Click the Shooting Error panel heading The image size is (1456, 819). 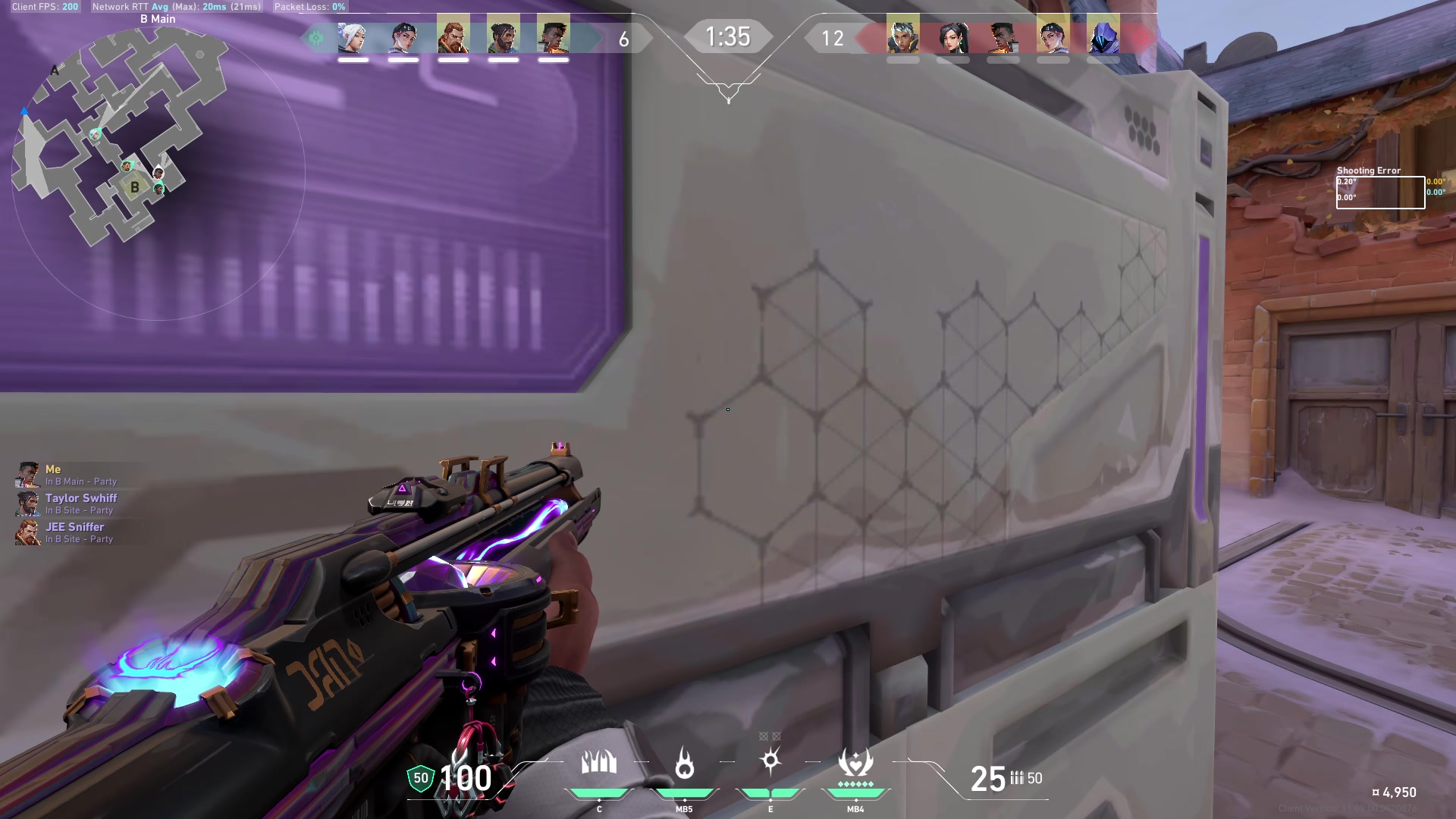(1369, 171)
